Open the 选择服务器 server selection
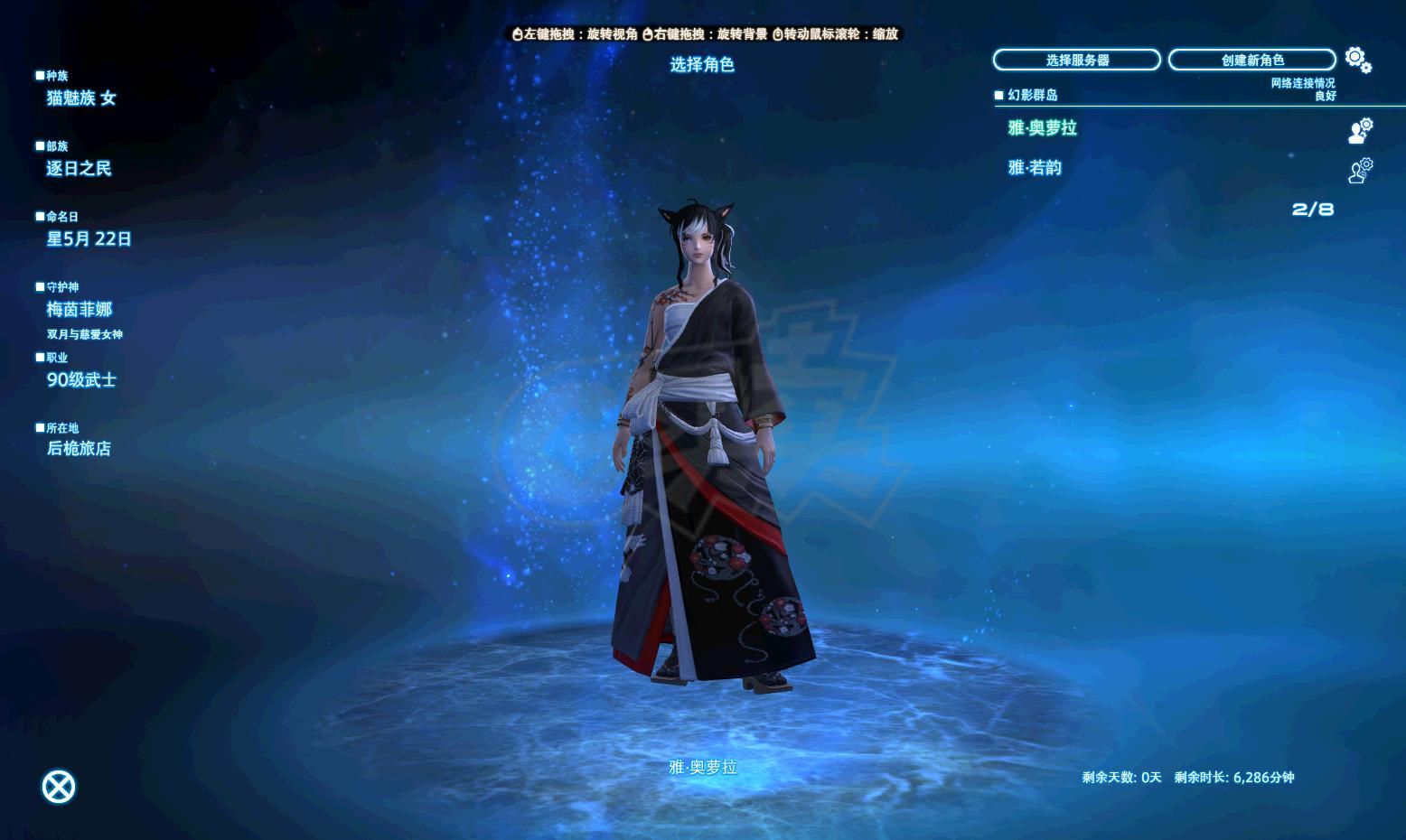 click(x=1077, y=60)
